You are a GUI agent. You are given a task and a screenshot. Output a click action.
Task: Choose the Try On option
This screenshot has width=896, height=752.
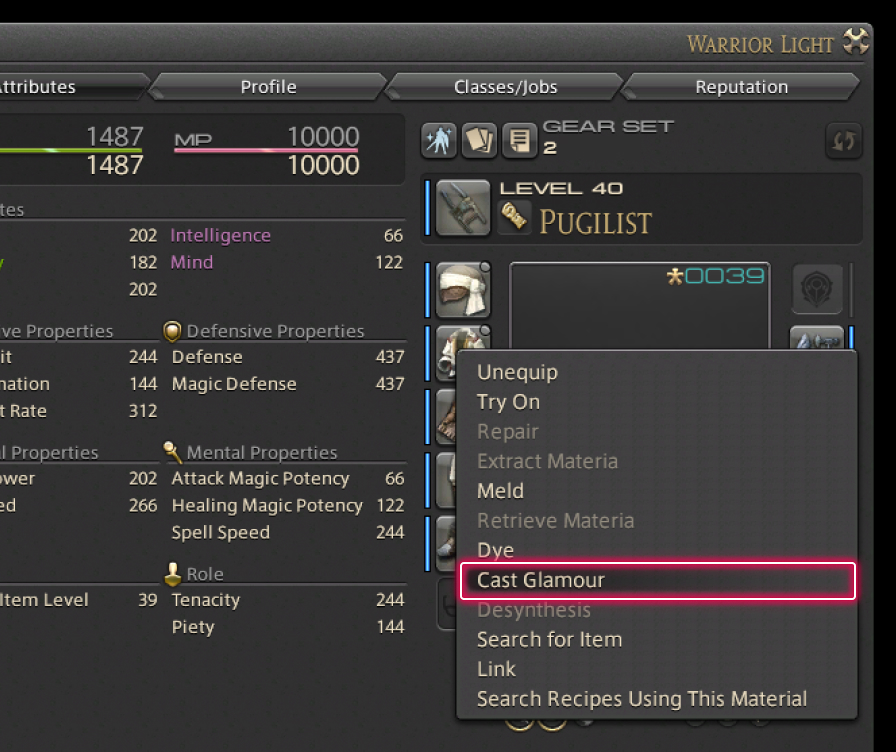click(508, 402)
